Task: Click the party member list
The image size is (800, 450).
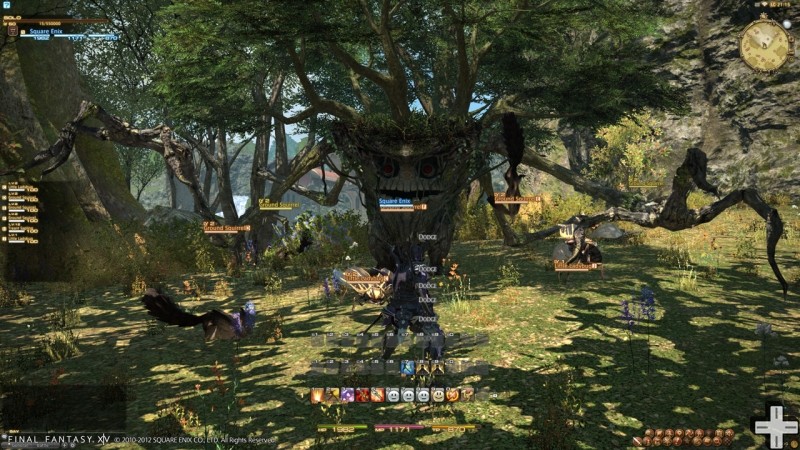Action: (22, 212)
